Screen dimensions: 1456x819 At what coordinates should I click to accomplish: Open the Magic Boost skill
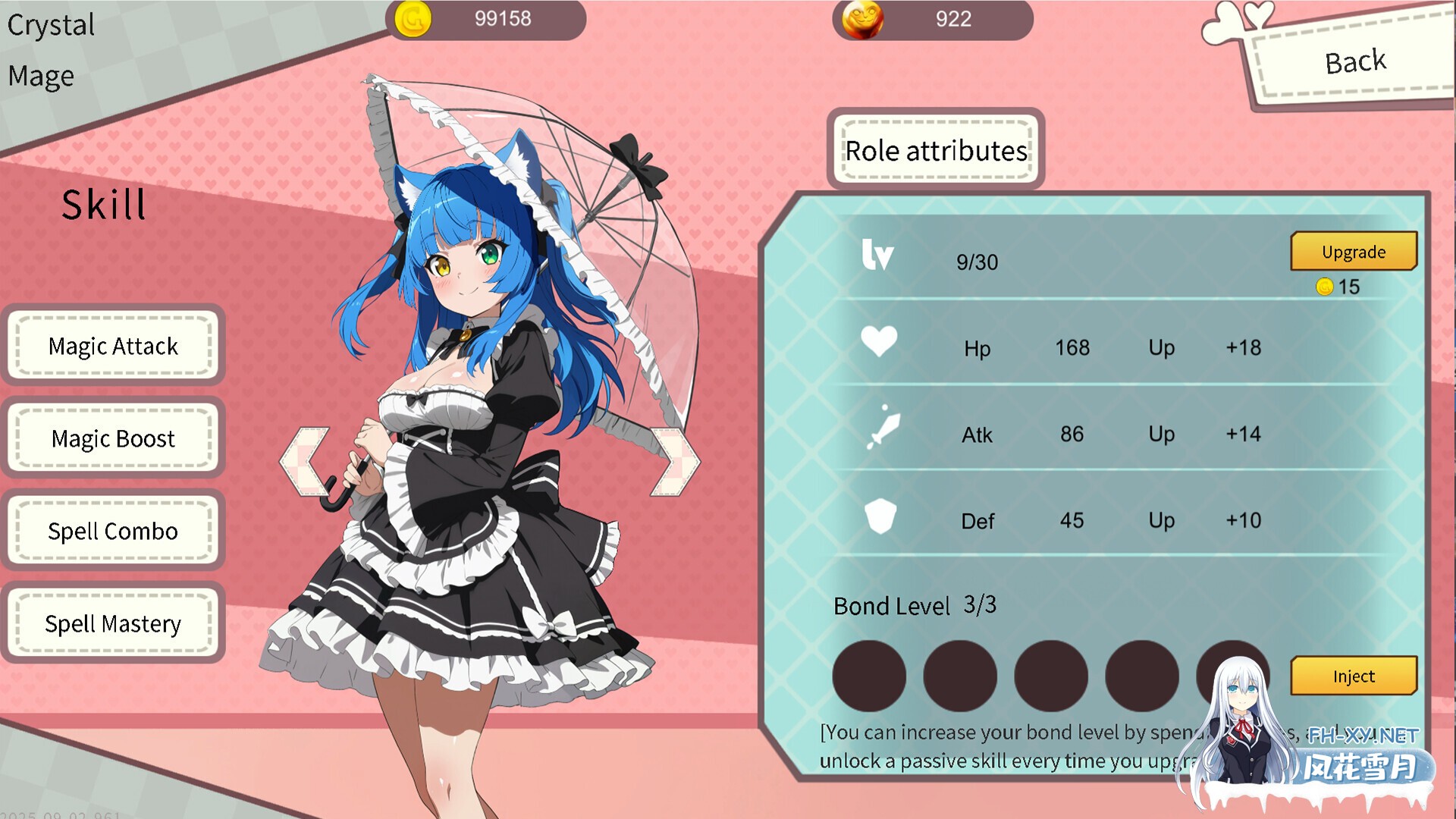click(112, 439)
